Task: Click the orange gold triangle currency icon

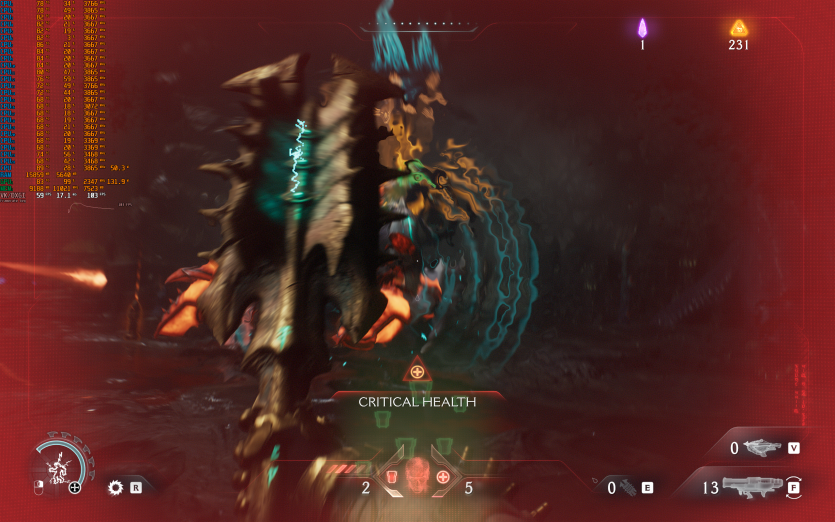Action: pos(739,27)
